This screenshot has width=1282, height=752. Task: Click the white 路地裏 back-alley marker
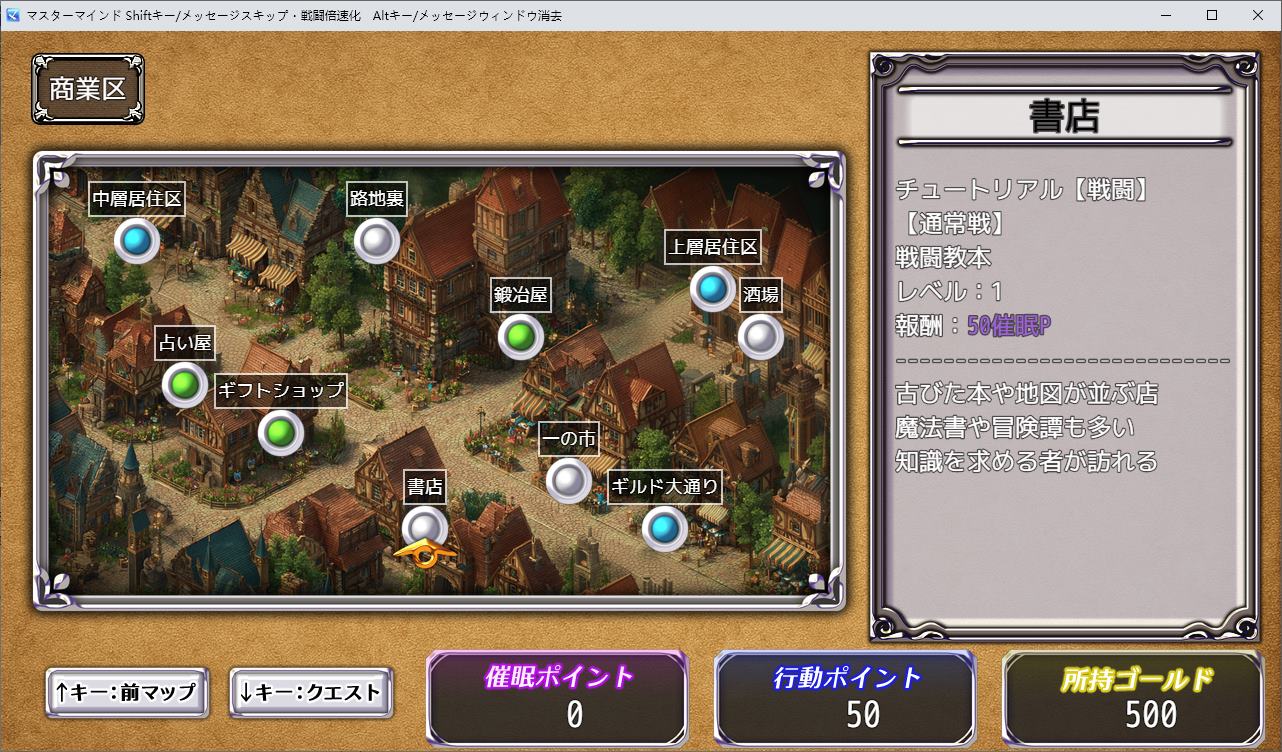pos(377,240)
